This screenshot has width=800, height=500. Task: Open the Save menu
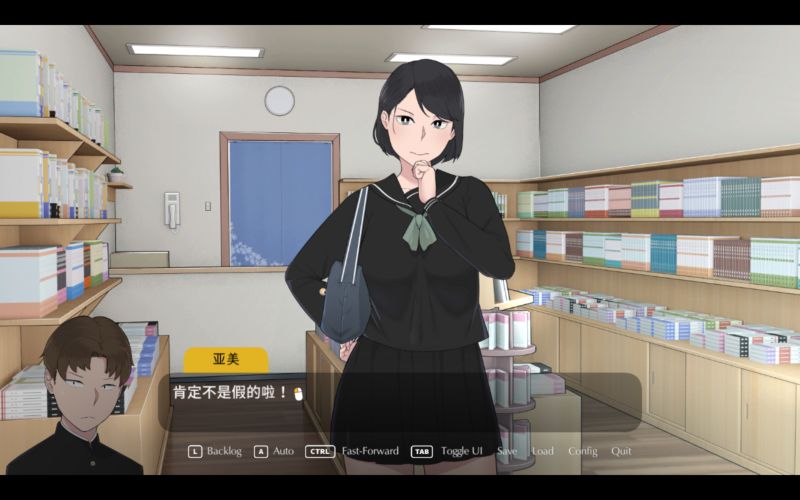pos(507,451)
